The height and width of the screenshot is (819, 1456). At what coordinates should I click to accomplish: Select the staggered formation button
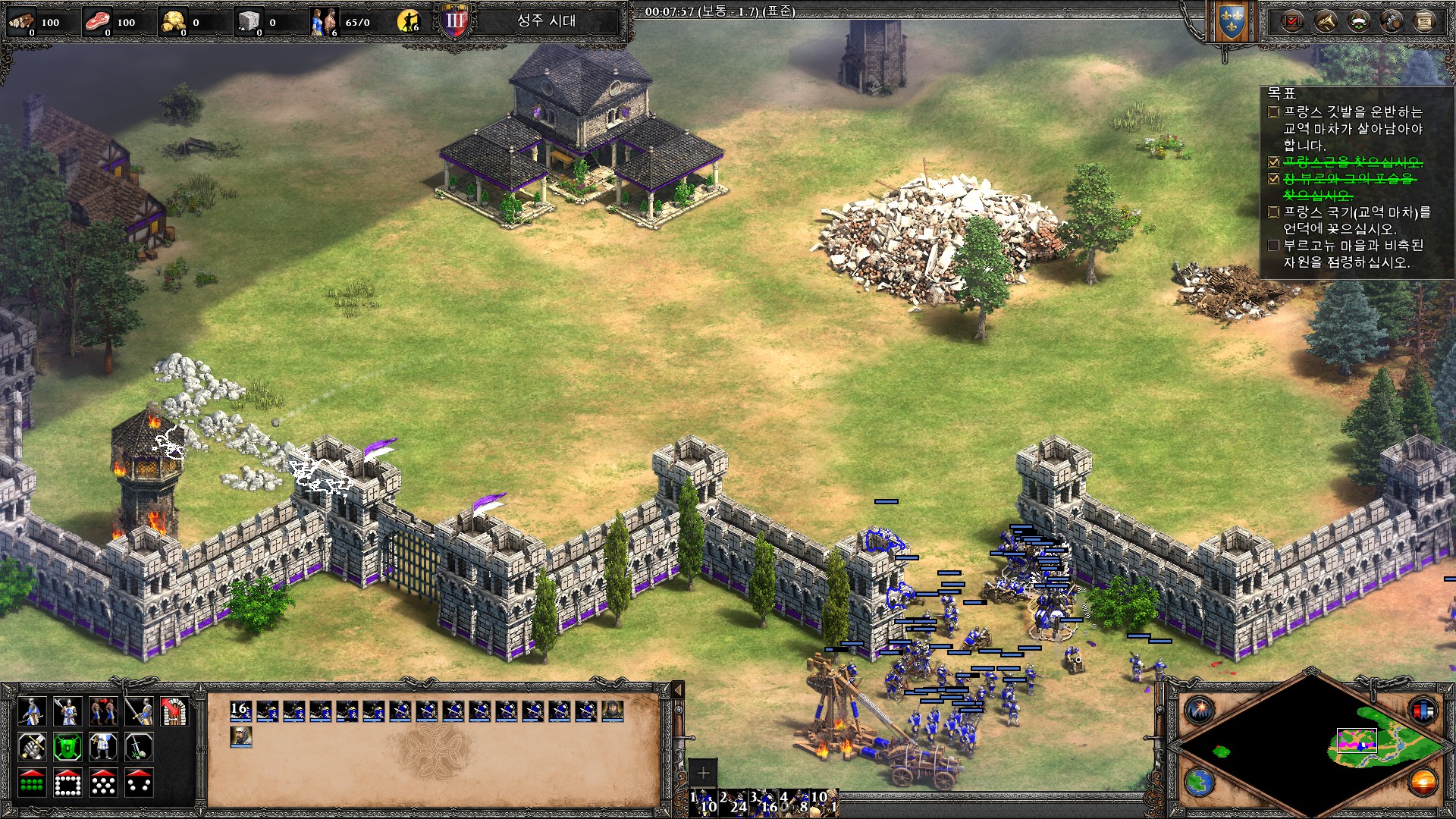coord(103,783)
